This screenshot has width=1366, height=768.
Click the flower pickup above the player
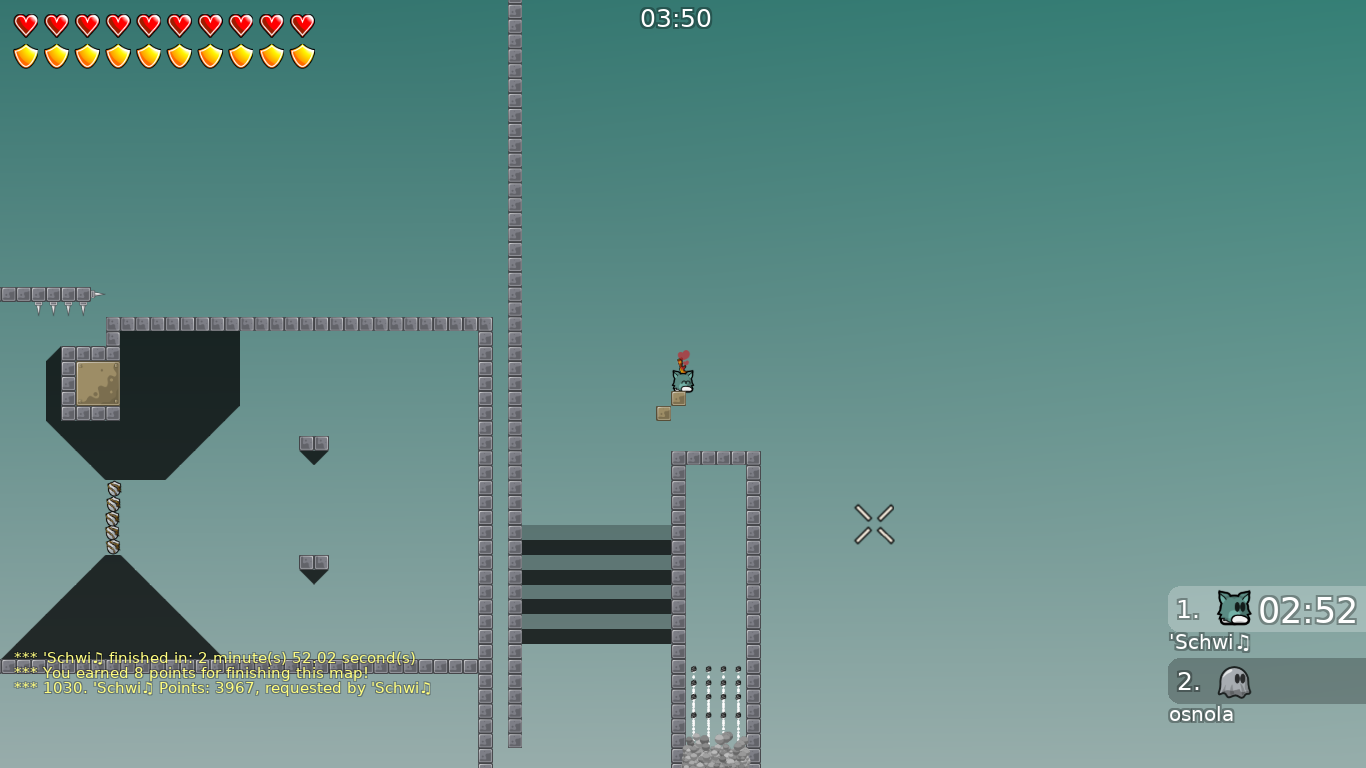(x=683, y=356)
